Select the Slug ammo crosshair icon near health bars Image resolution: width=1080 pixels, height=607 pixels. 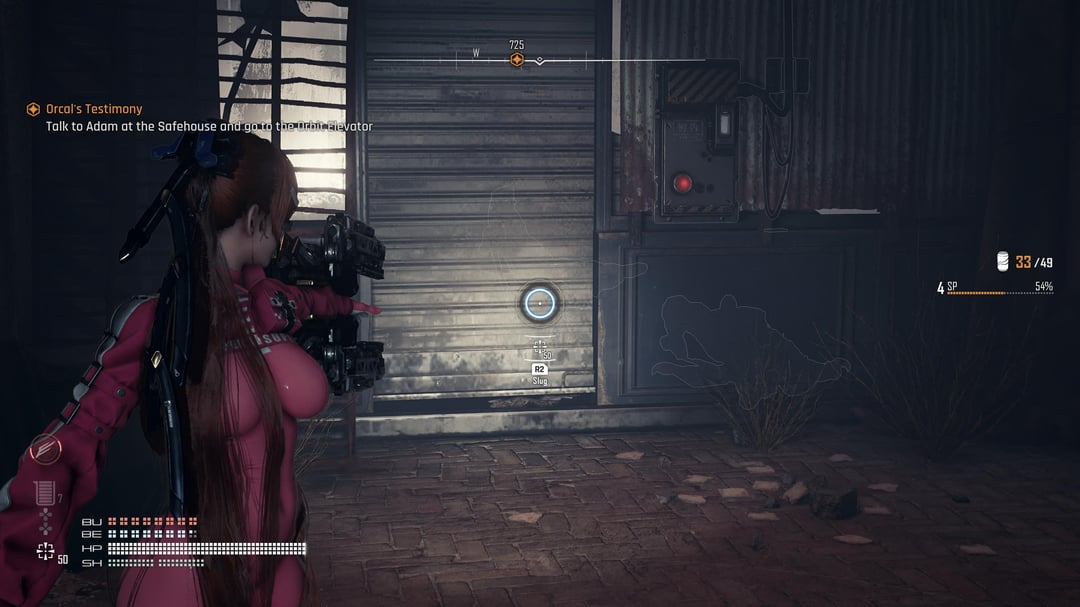pyautogui.click(x=45, y=551)
